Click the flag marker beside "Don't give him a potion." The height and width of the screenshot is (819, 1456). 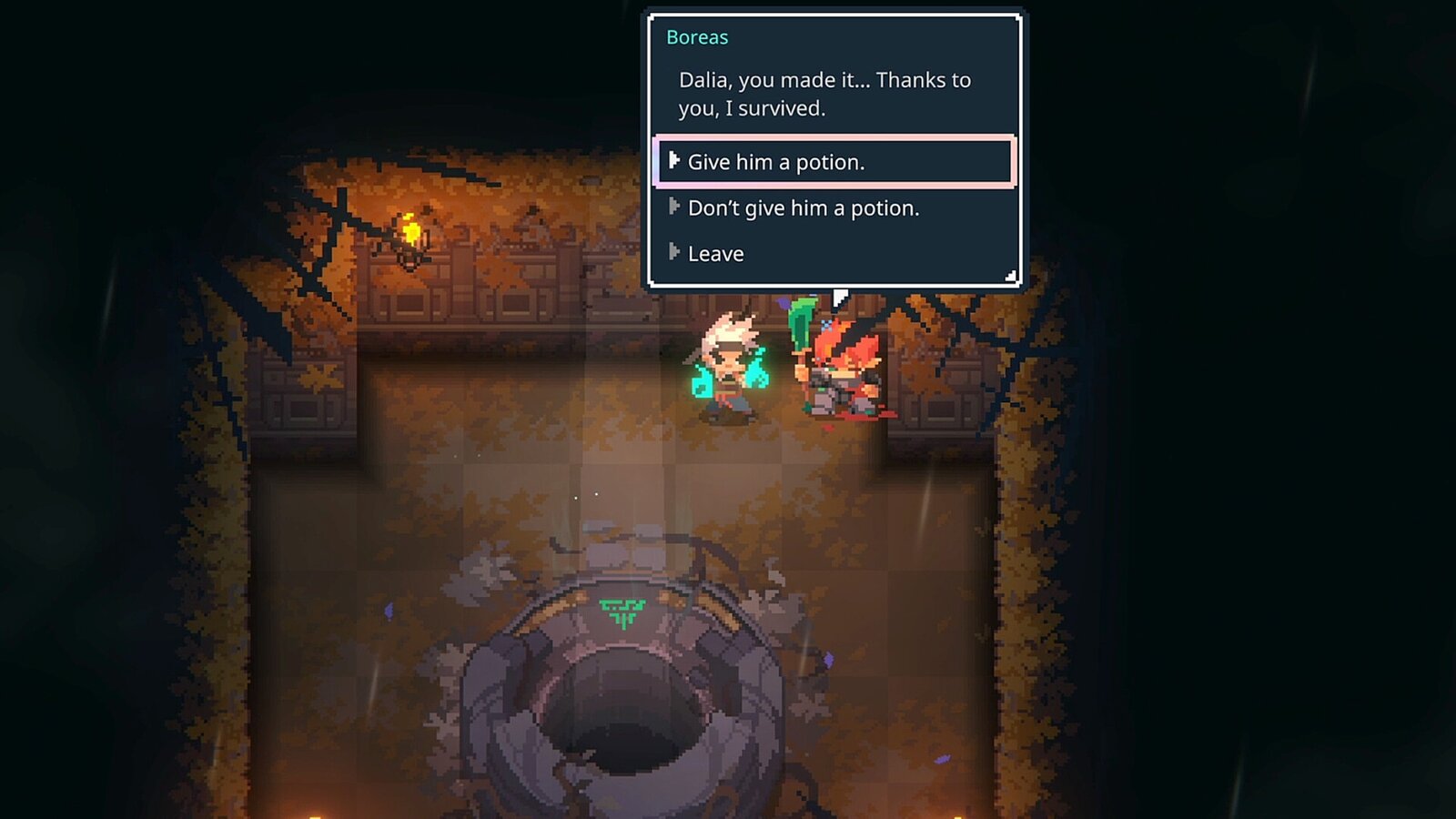pyautogui.click(x=674, y=207)
